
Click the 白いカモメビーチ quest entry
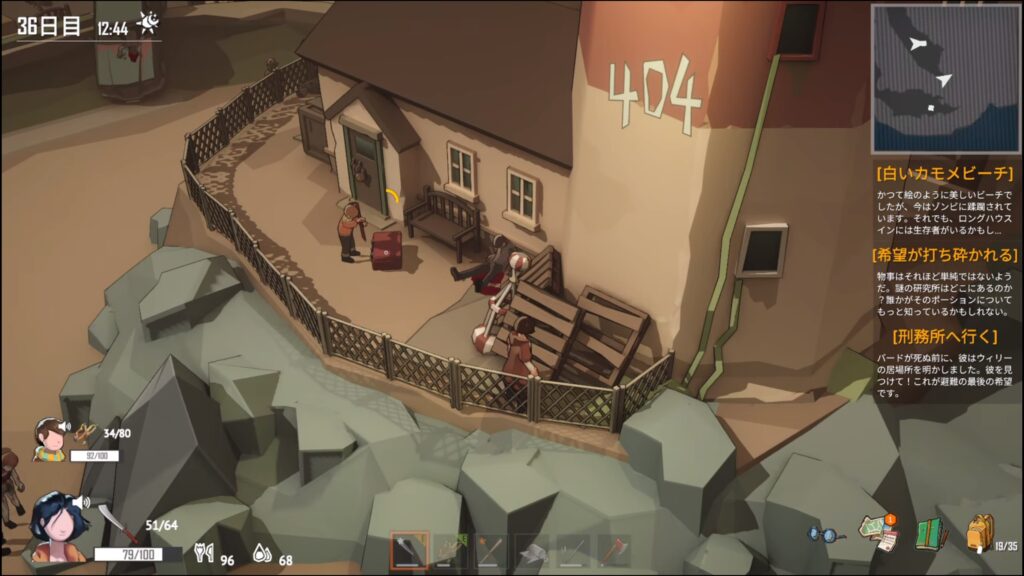pos(945,172)
